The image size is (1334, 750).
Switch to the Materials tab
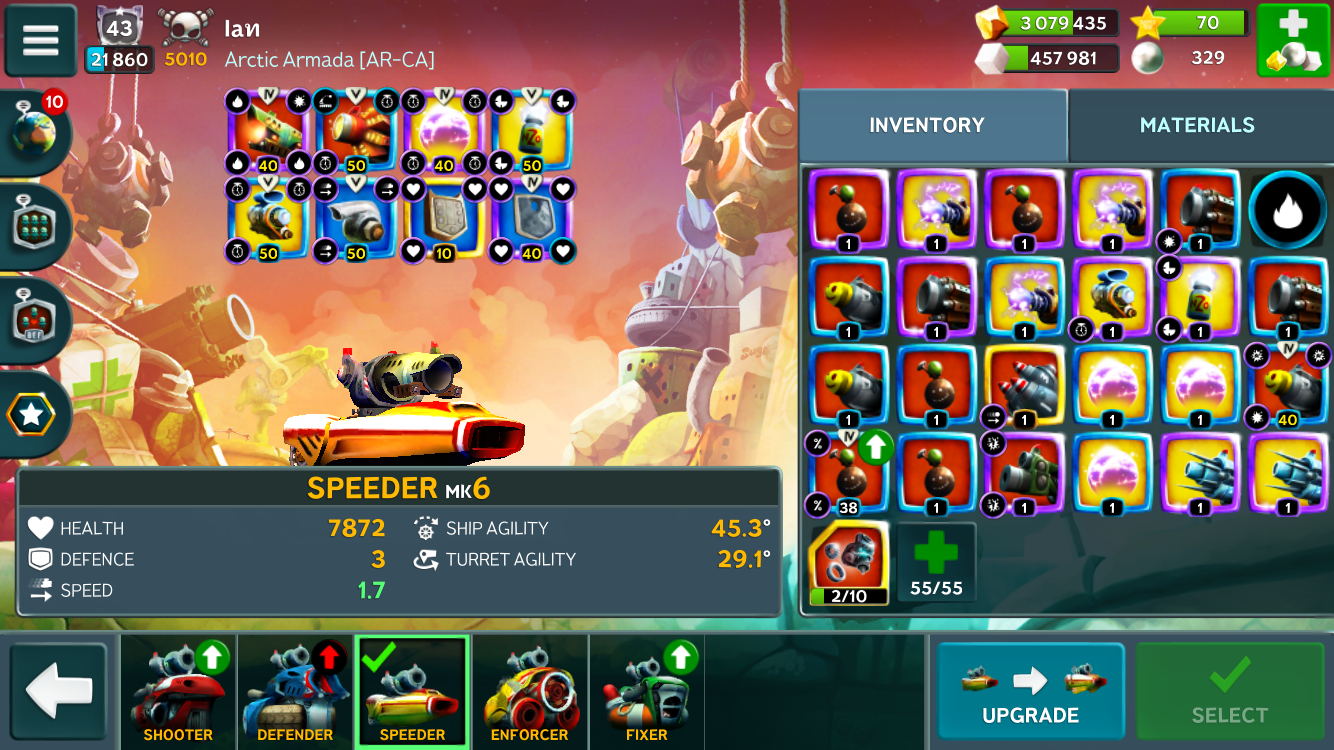(x=1196, y=125)
